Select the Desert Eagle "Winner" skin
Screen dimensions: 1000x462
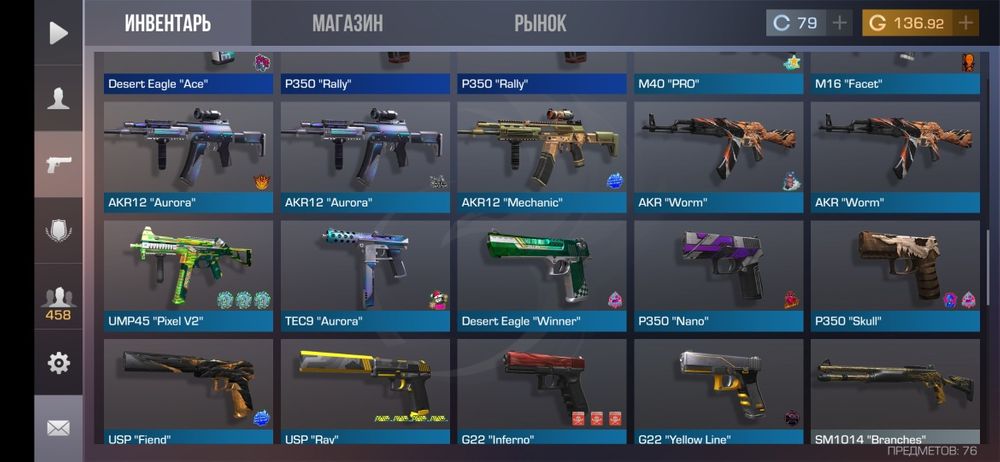pos(542,276)
